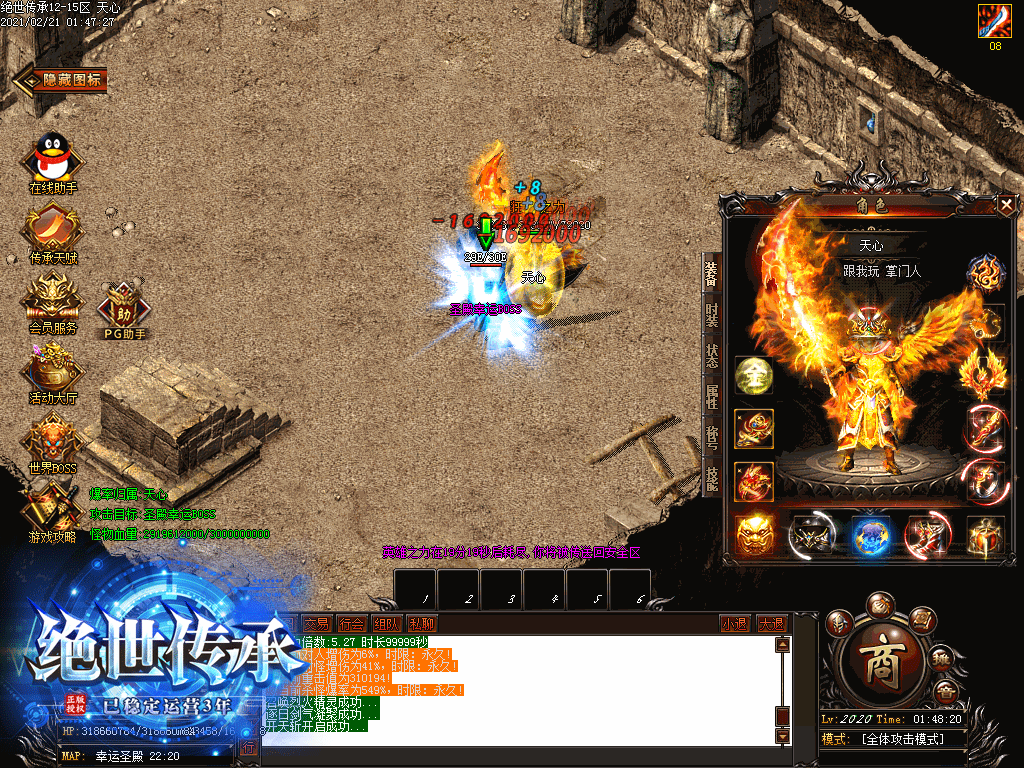Image resolution: width=1024 pixels, height=768 pixels.
Task: Click the 小退 logout button
Action: [735, 623]
